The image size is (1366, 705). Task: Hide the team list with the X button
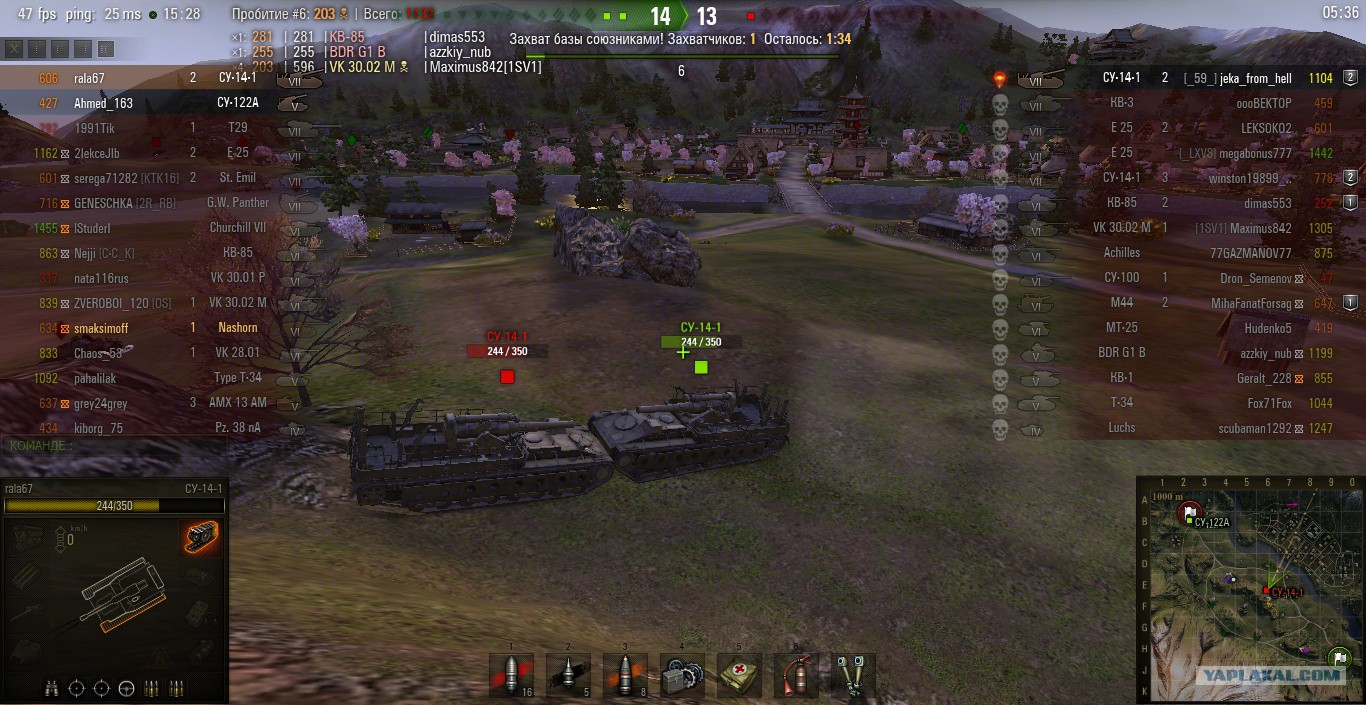[x=14, y=49]
